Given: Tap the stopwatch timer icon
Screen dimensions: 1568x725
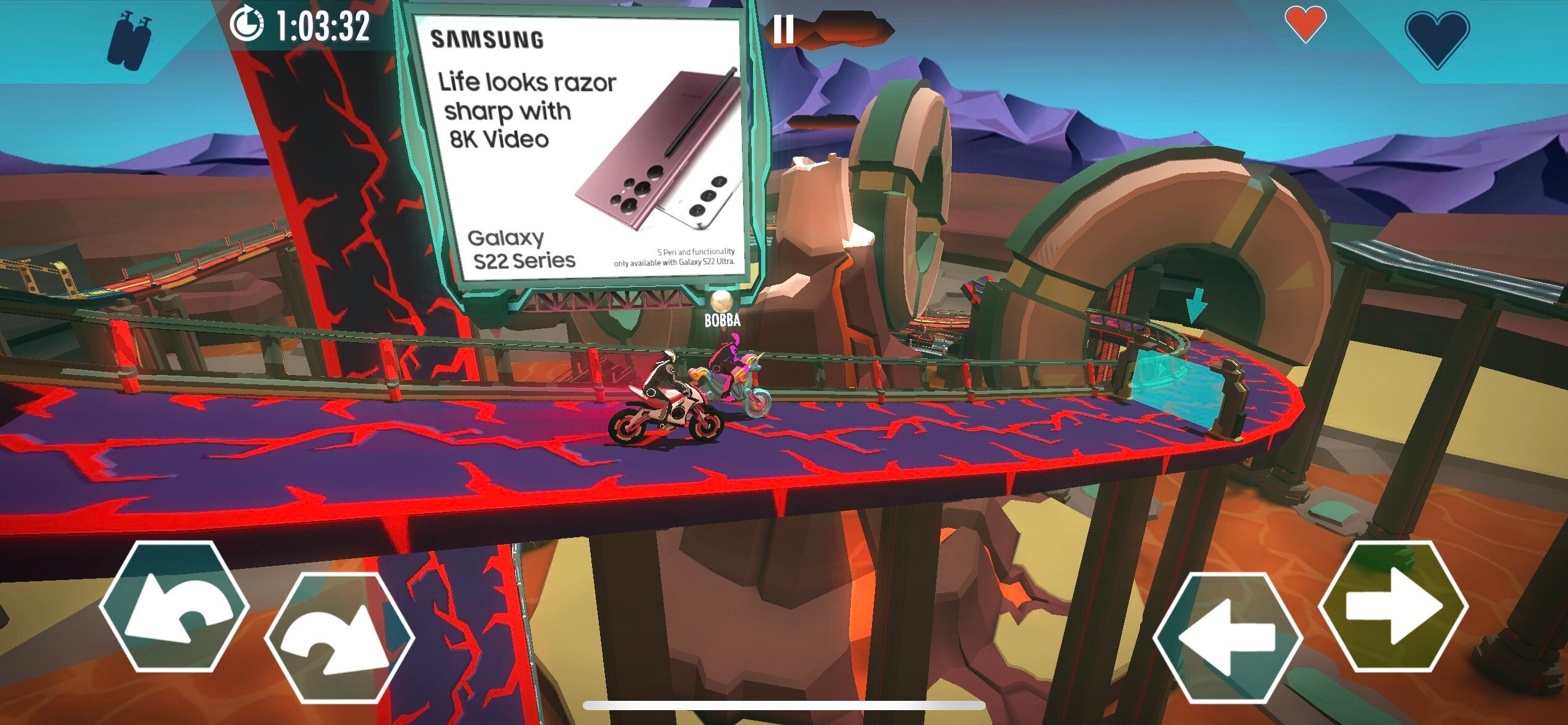Looking at the screenshot, I should click(x=246, y=26).
